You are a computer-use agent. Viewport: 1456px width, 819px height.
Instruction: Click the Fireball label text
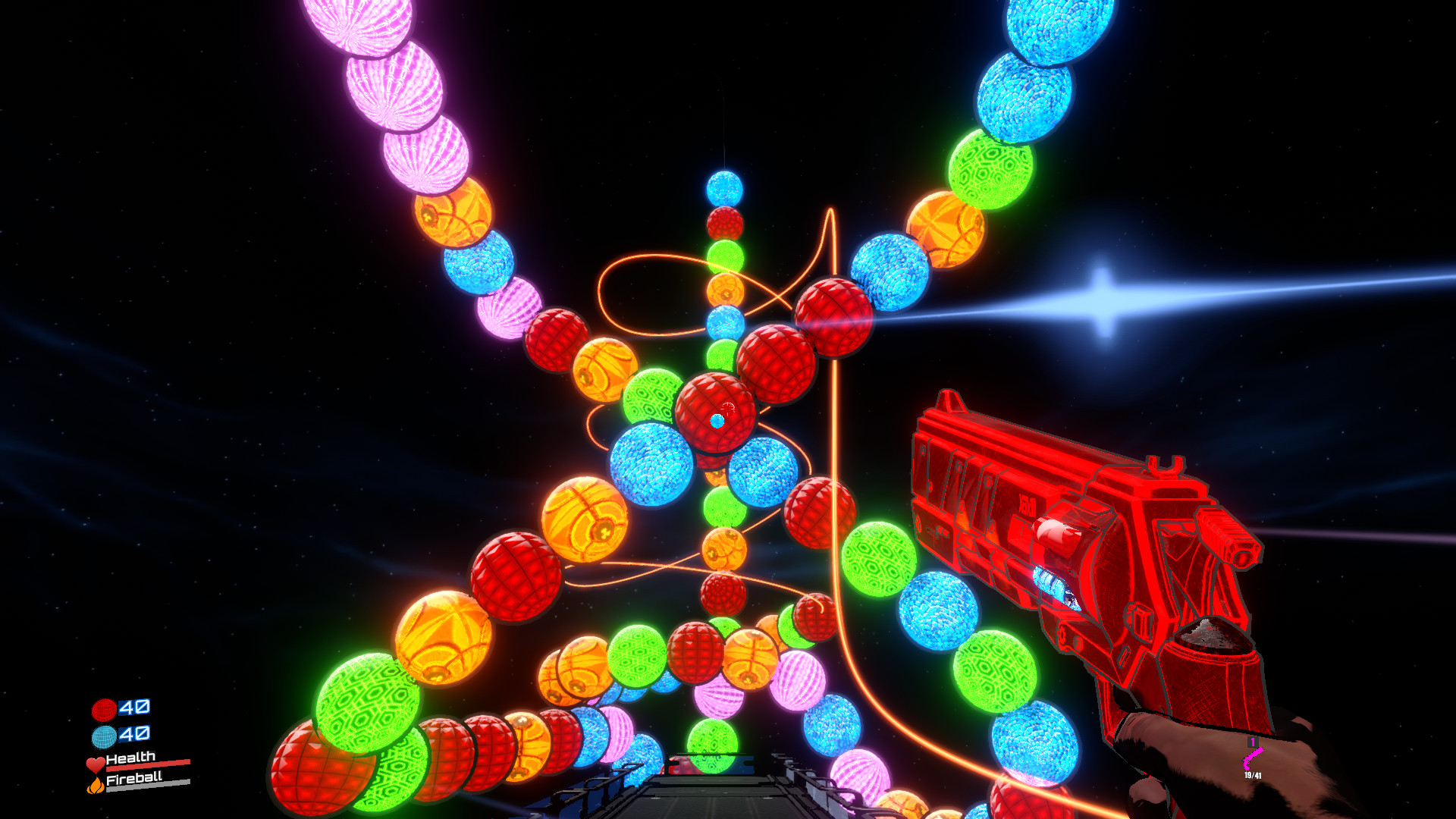[135, 779]
